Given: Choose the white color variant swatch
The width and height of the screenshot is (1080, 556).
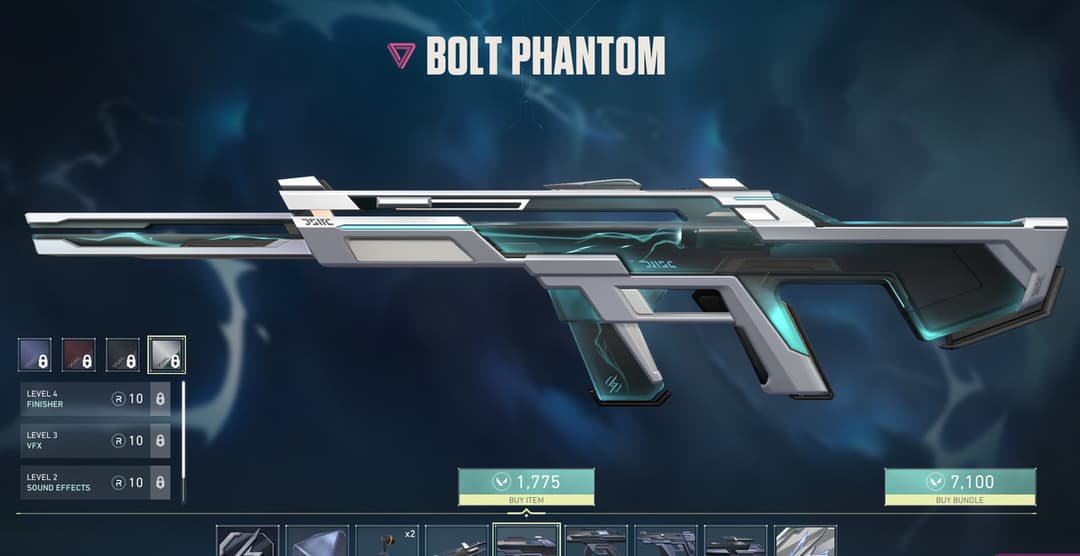Looking at the screenshot, I should click(x=167, y=355).
